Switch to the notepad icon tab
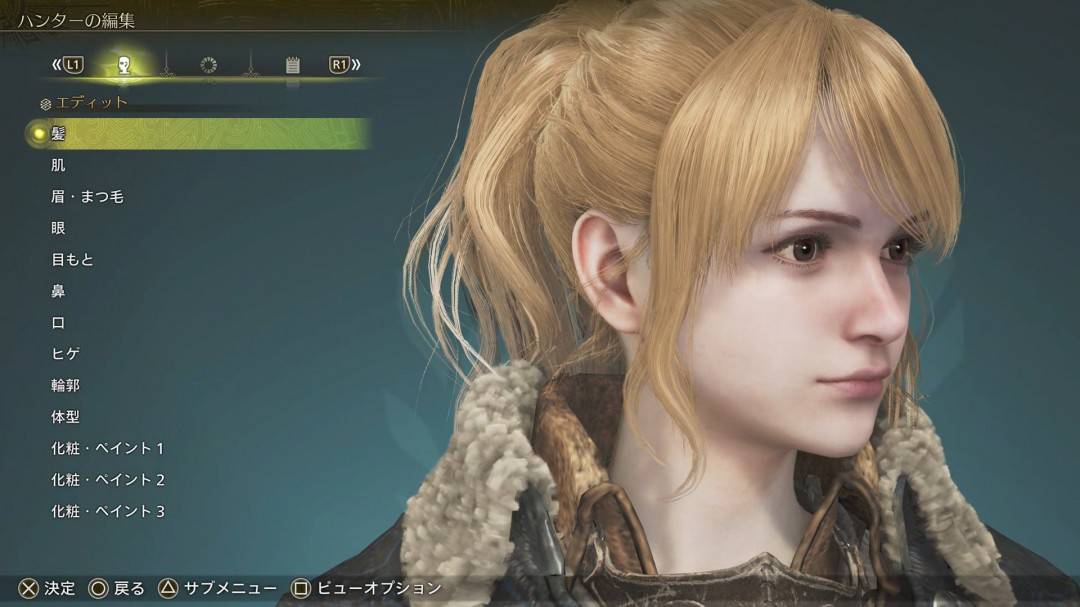 (292, 65)
